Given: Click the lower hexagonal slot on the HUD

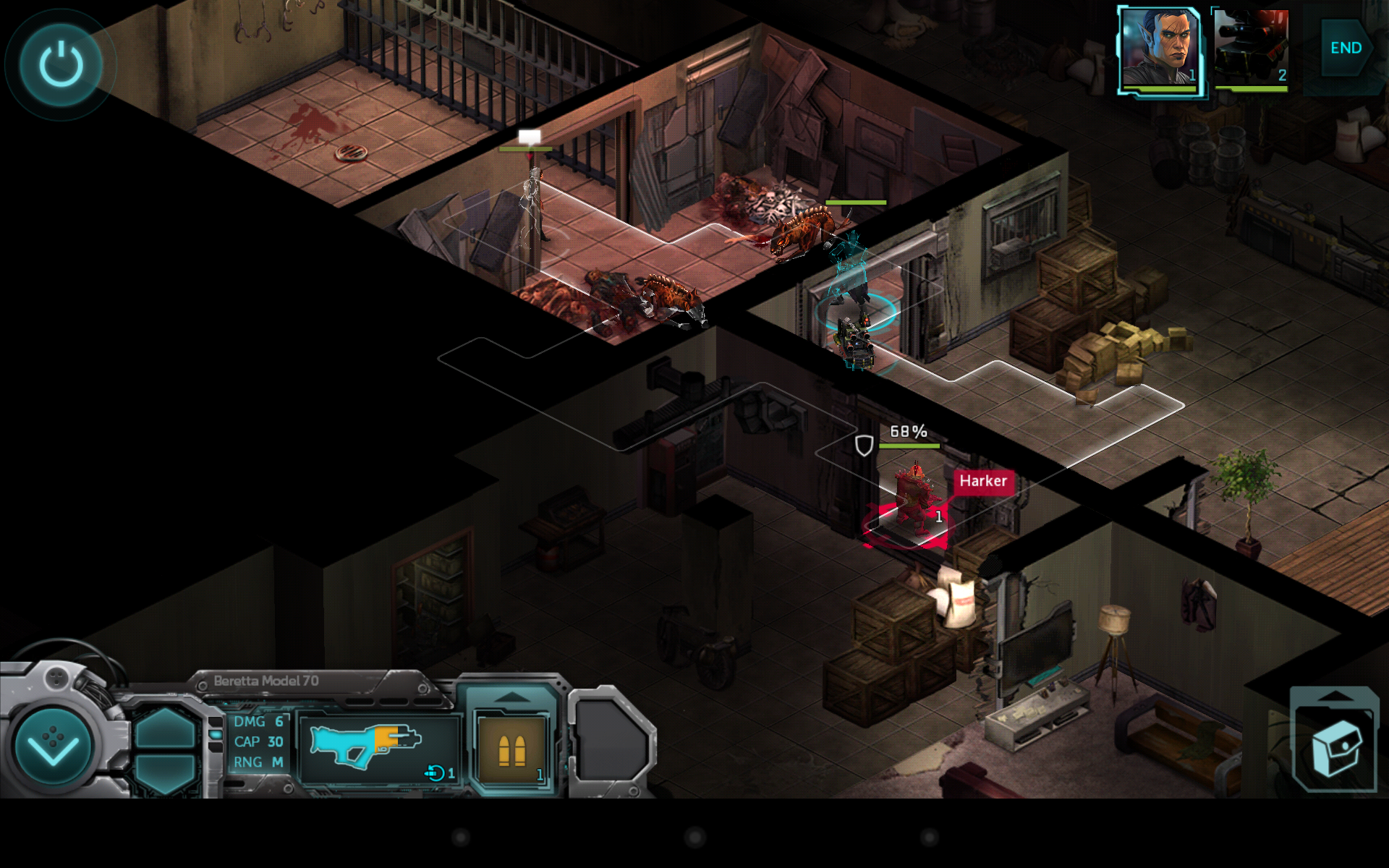Looking at the screenshot, I should (165, 774).
